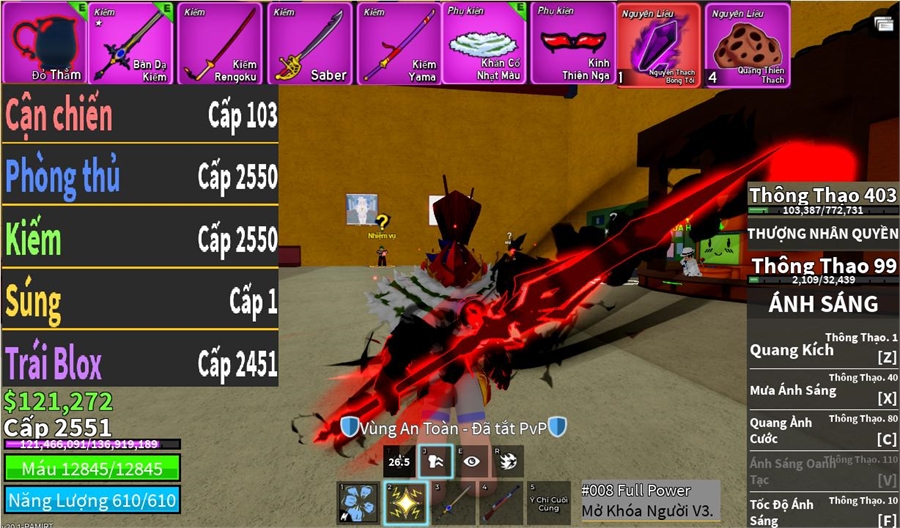Toggle the fist buff ability icon

coord(436,461)
